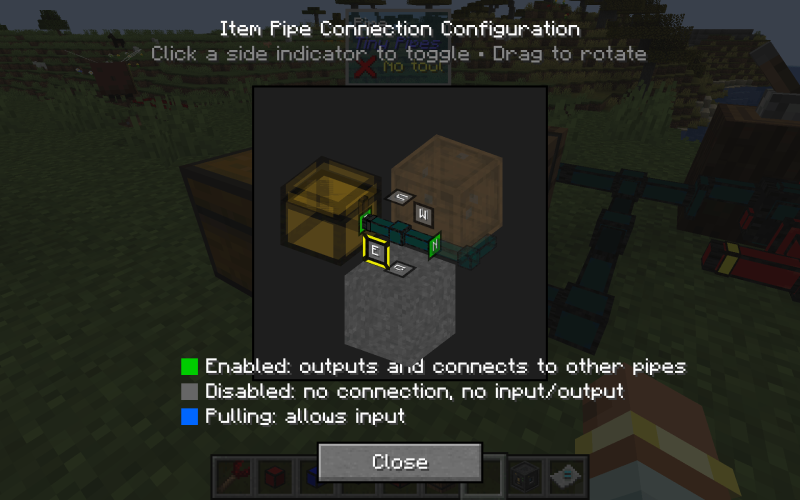This screenshot has width=800, height=500.
Task: Toggle the gray W side indicator
Action: point(424,214)
